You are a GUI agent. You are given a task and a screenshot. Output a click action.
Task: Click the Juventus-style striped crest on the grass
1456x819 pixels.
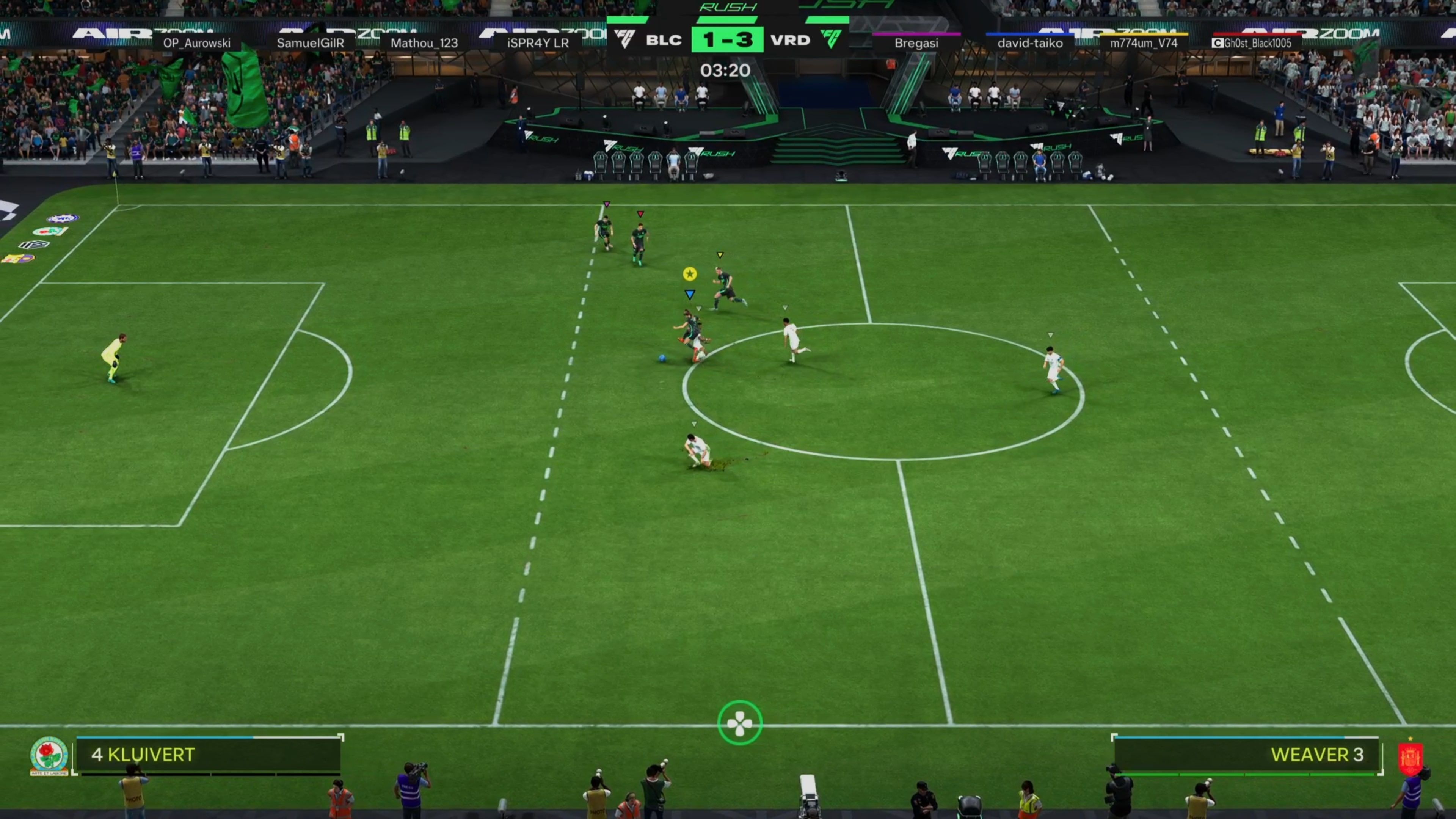[33, 245]
